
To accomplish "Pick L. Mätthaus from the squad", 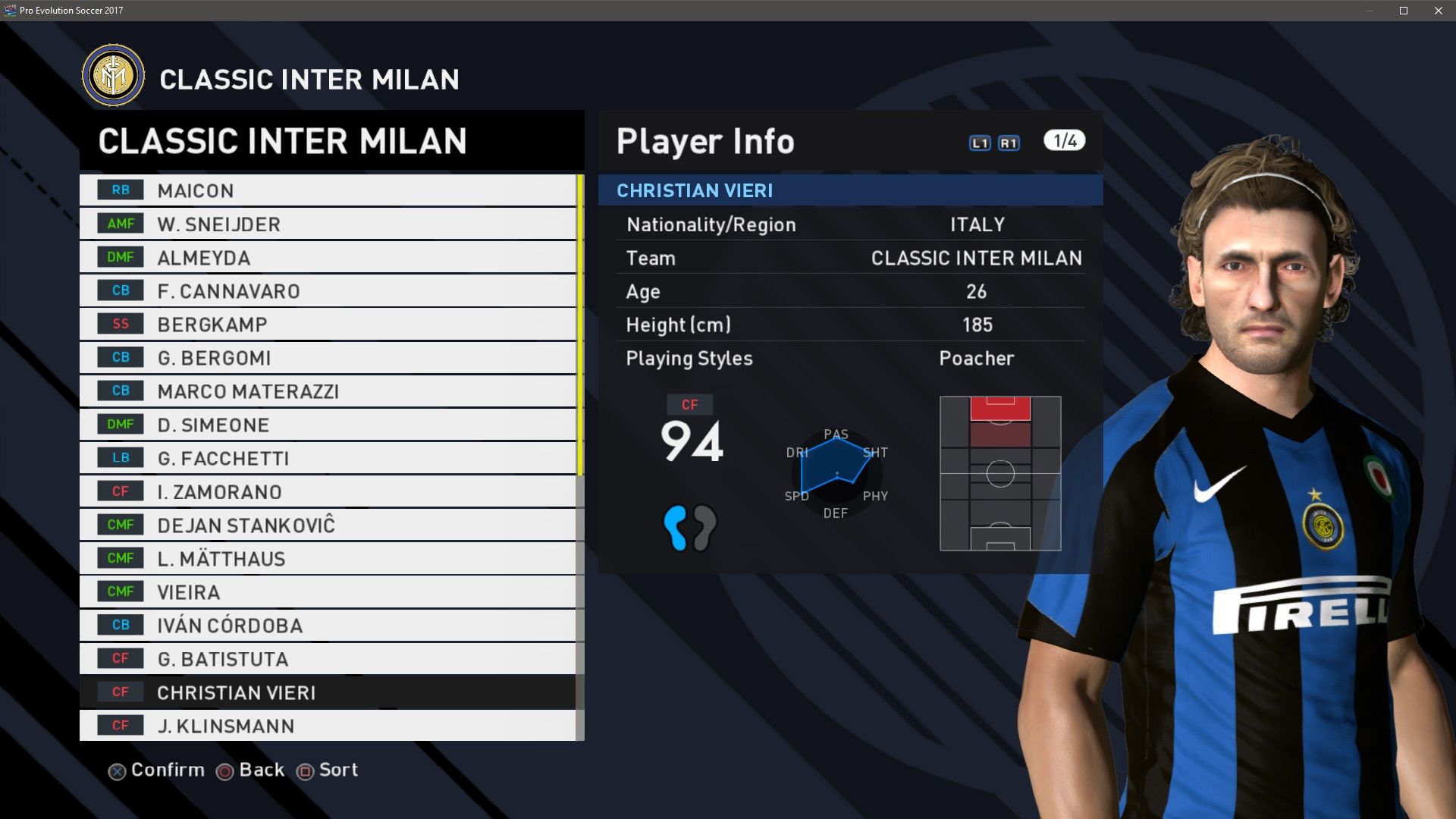I will [328, 559].
